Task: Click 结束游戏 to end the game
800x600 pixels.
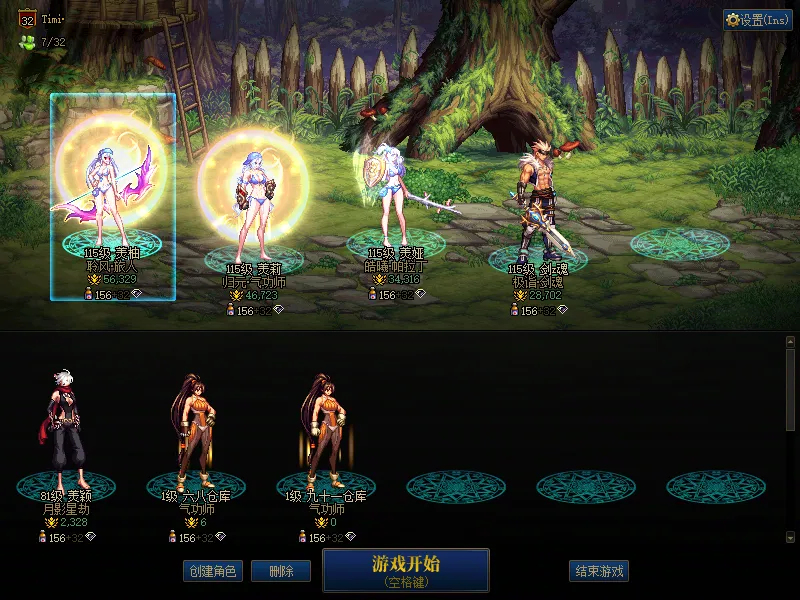Action: (600, 571)
